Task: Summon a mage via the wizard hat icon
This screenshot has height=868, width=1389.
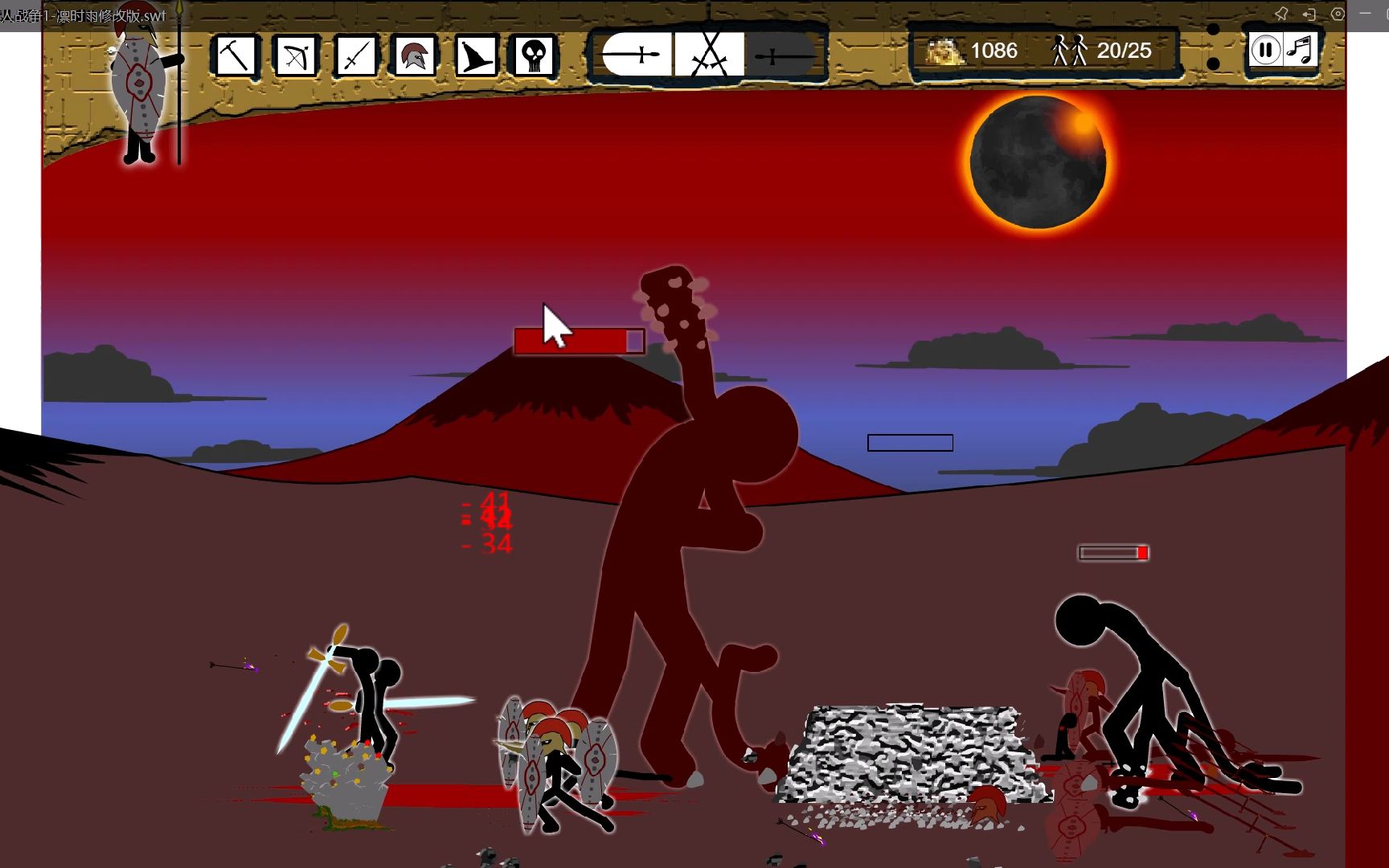Action: 475,55
